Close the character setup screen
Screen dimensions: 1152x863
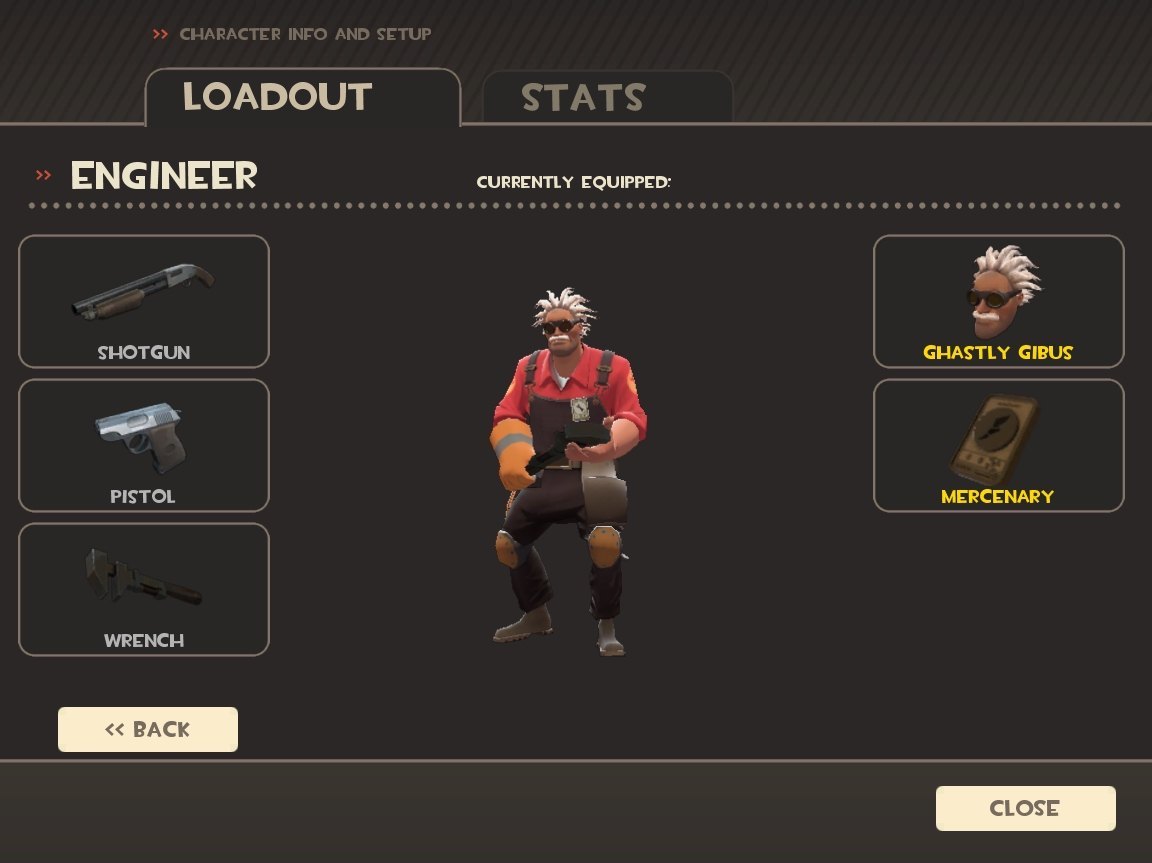coord(1025,808)
